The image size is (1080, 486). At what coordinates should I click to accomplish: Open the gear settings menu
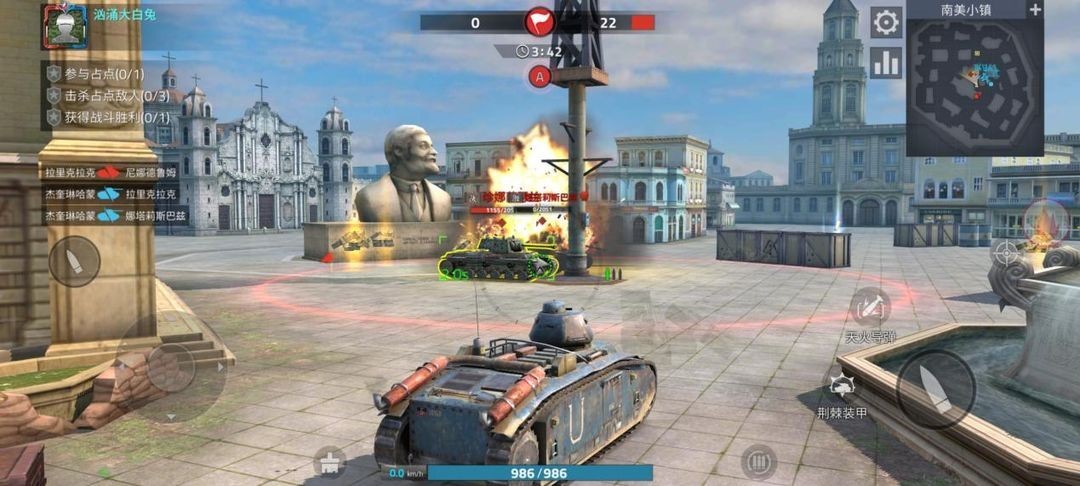click(x=886, y=22)
